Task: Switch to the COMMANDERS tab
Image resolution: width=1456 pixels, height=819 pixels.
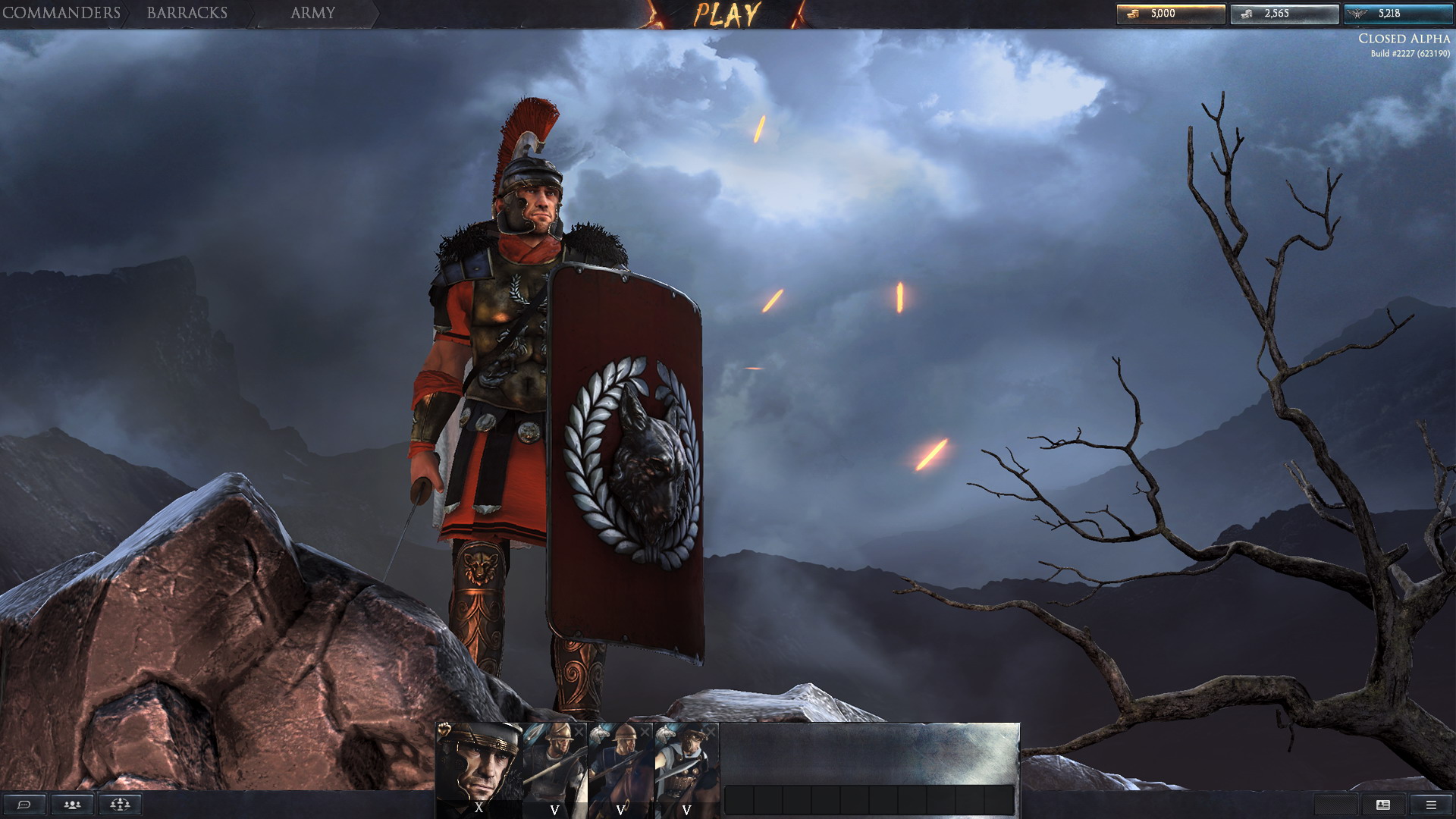Action: tap(61, 12)
